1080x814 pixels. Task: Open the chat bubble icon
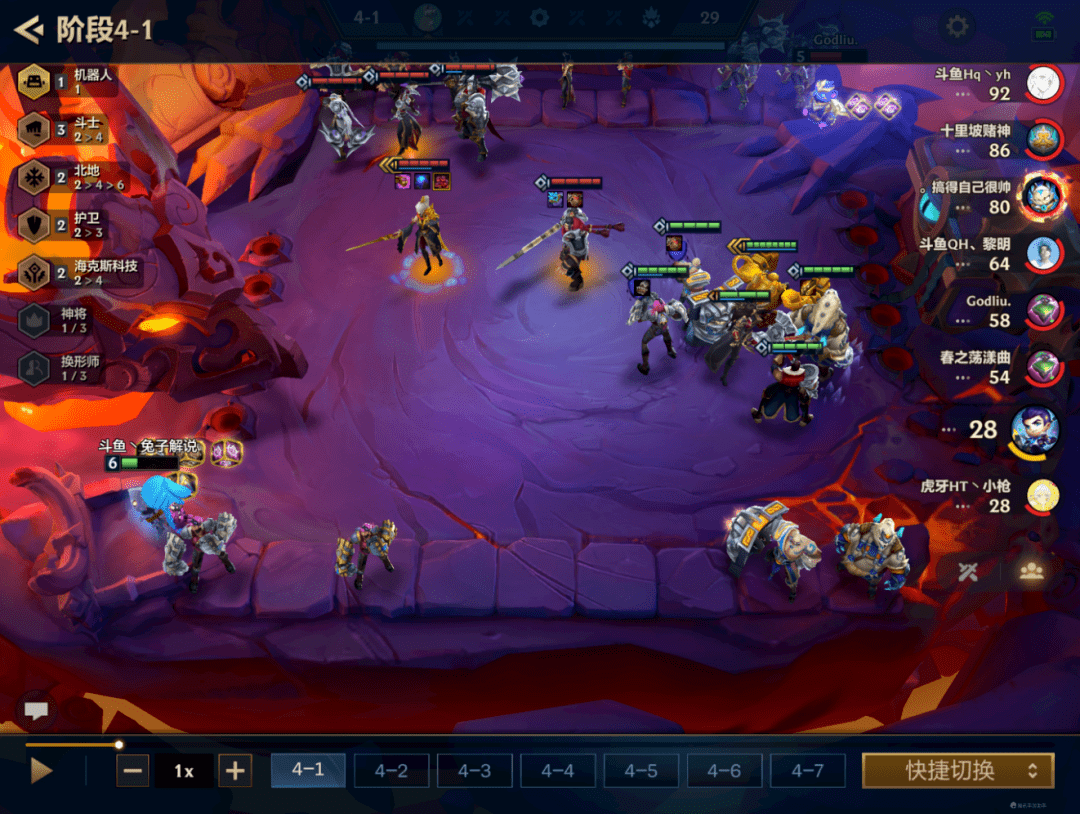37,711
